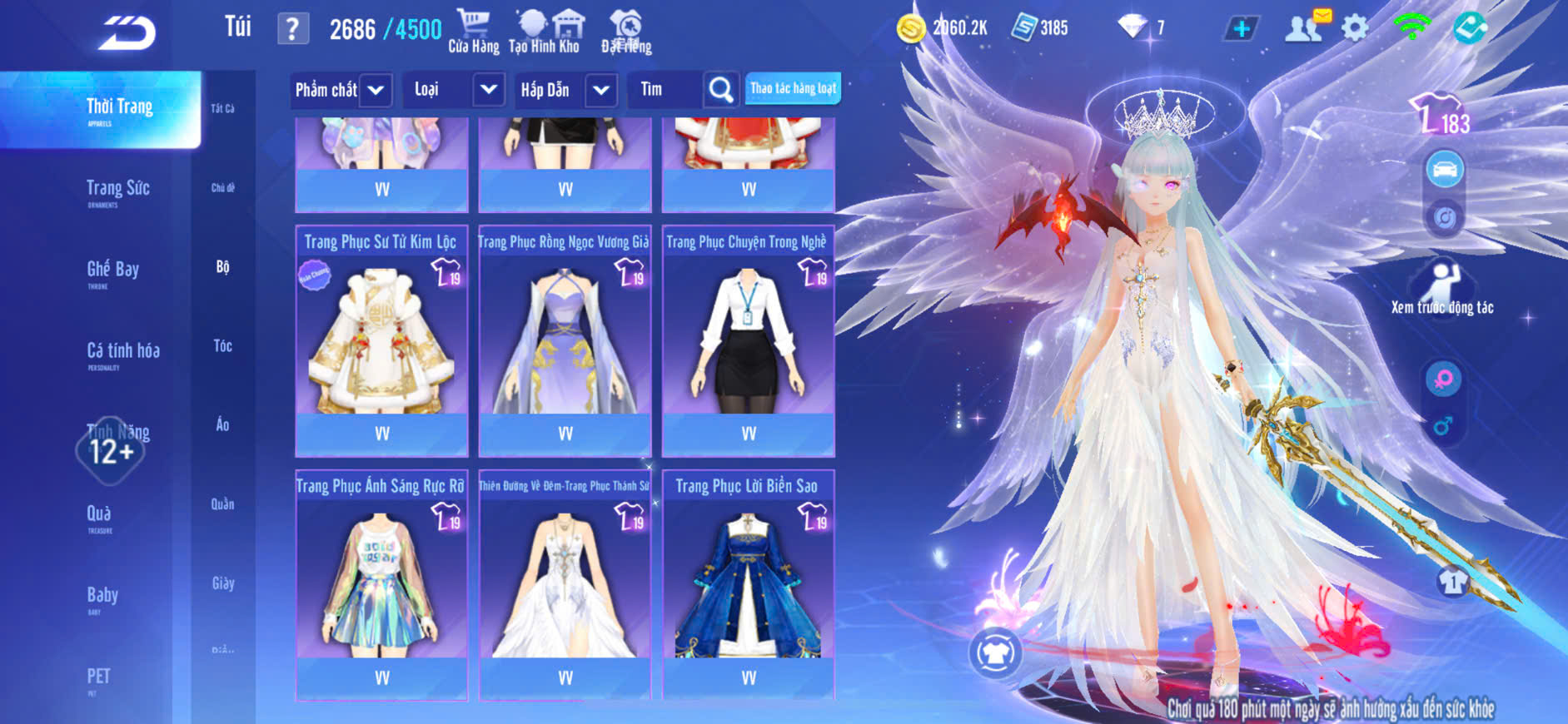Switch to the Ghế Bay tab
Image resolution: width=1568 pixels, height=724 pixels.
[112, 270]
